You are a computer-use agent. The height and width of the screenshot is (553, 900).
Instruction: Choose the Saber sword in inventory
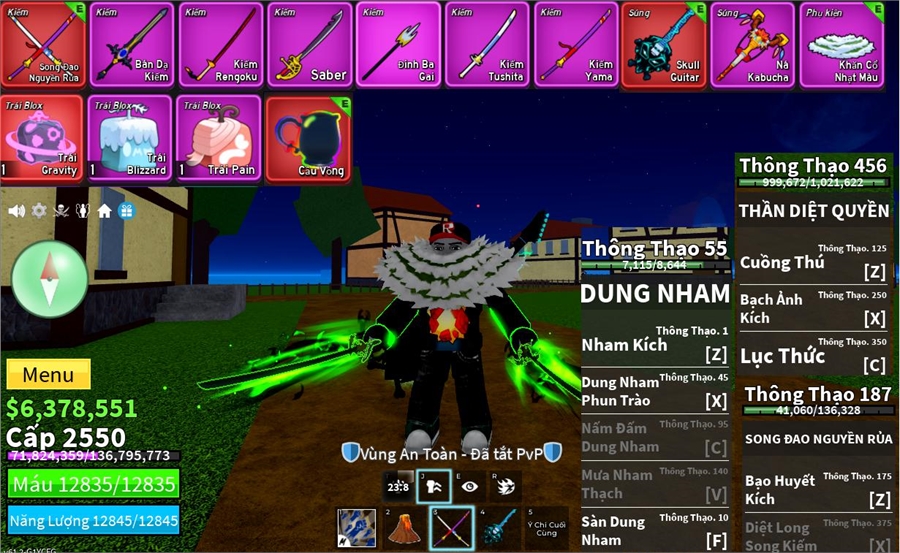(309, 45)
